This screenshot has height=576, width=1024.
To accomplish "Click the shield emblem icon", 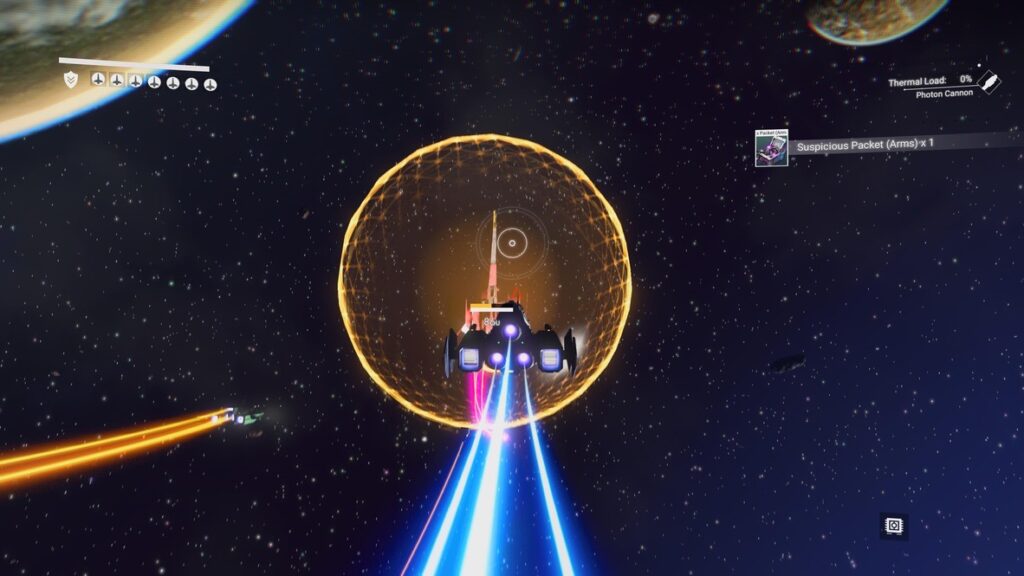I will (x=70, y=79).
